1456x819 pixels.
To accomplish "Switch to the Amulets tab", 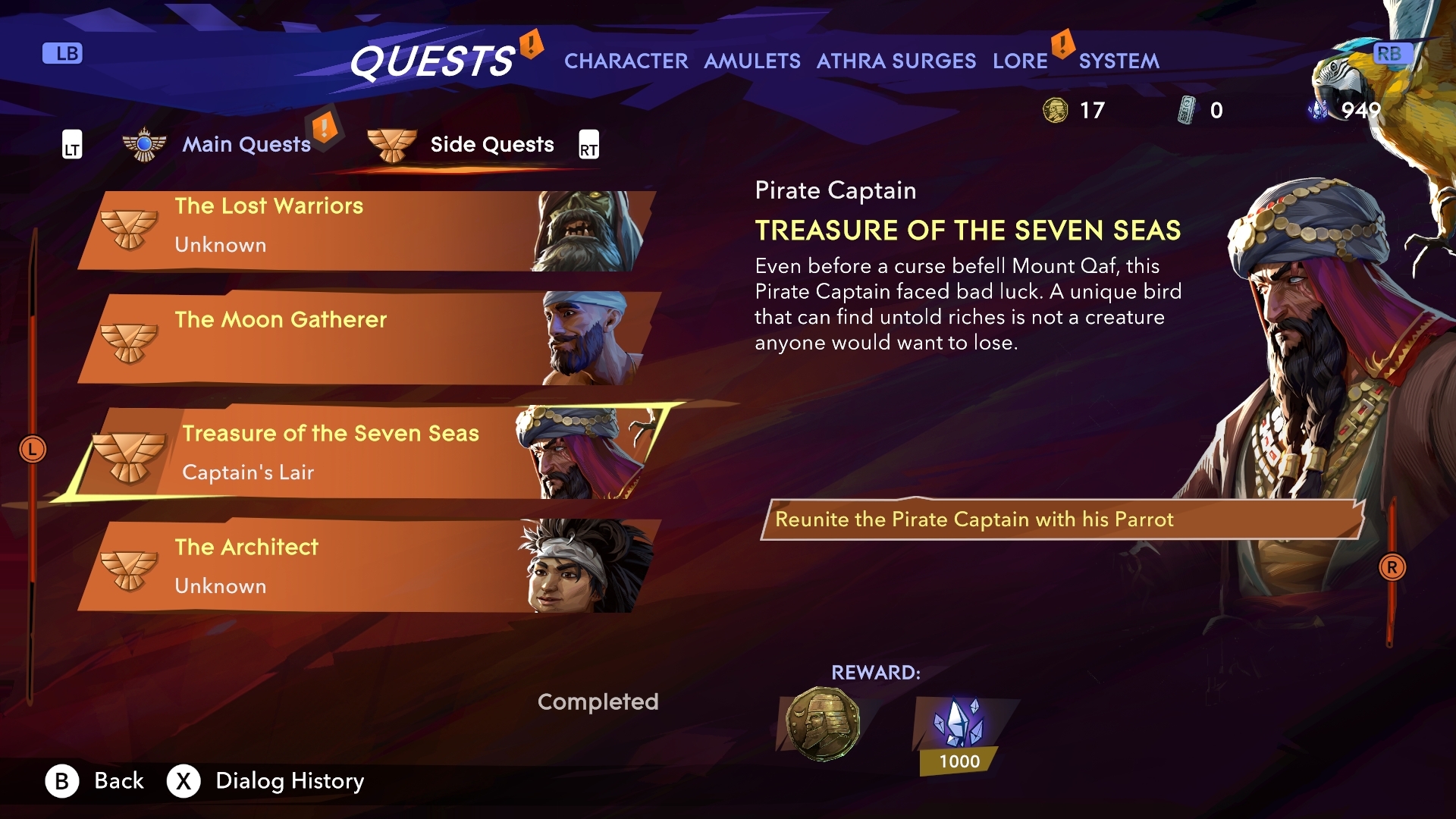I will pyautogui.click(x=752, y=61).
